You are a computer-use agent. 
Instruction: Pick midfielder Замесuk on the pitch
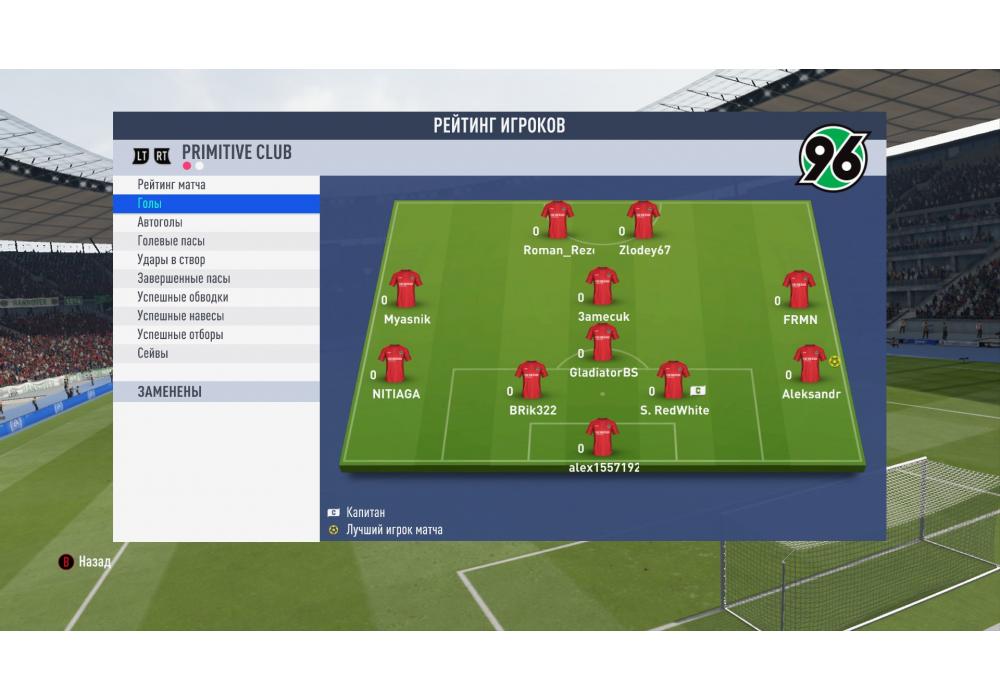click(602, 287)
